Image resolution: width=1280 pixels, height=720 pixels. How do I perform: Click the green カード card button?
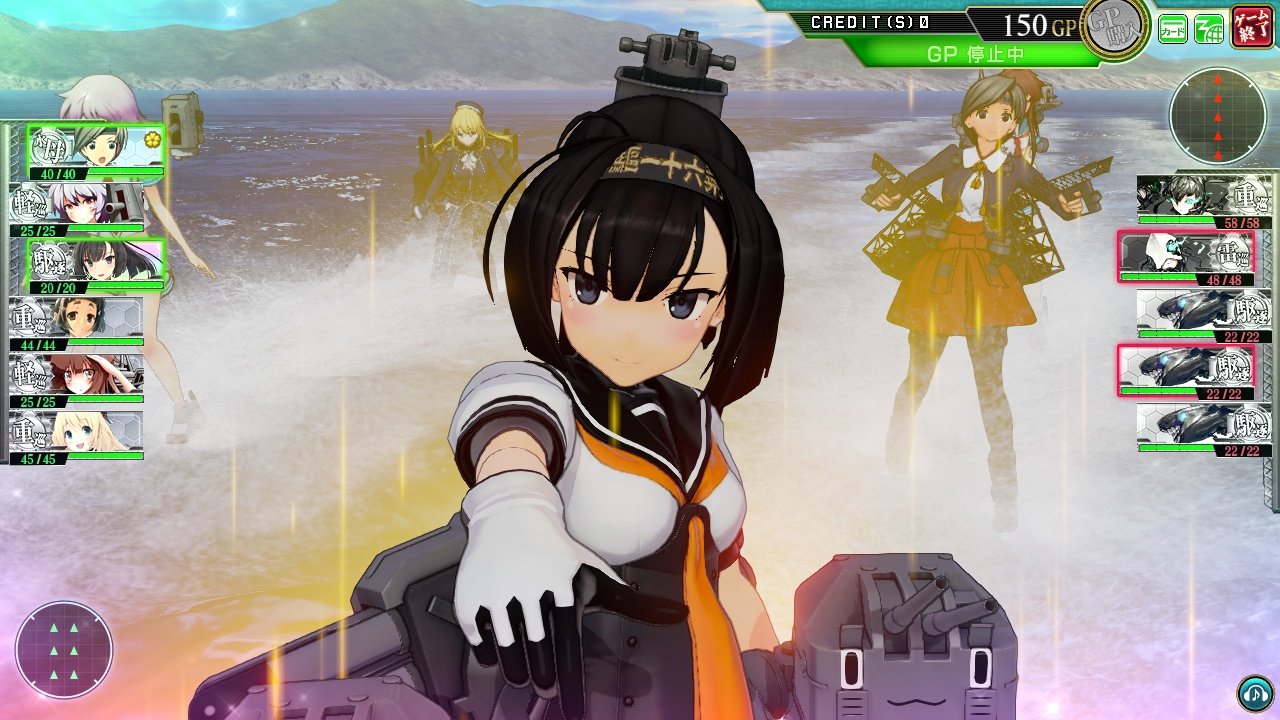1173,29
